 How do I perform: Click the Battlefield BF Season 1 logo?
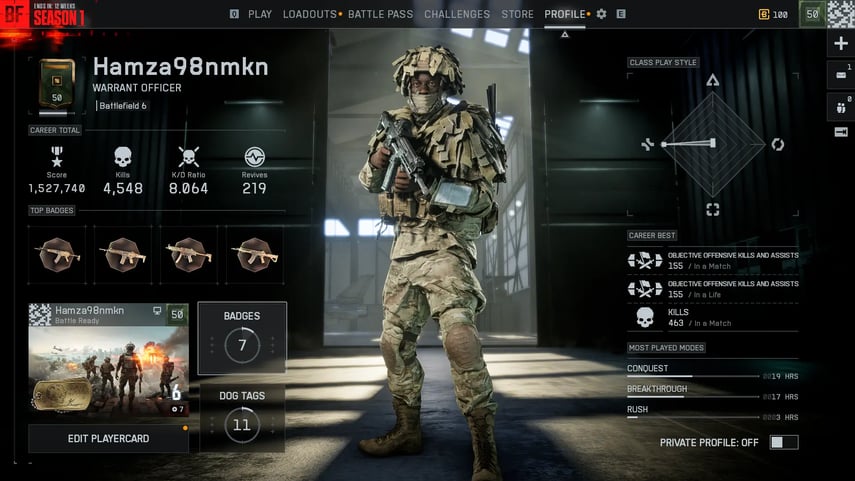click(45, 14)
